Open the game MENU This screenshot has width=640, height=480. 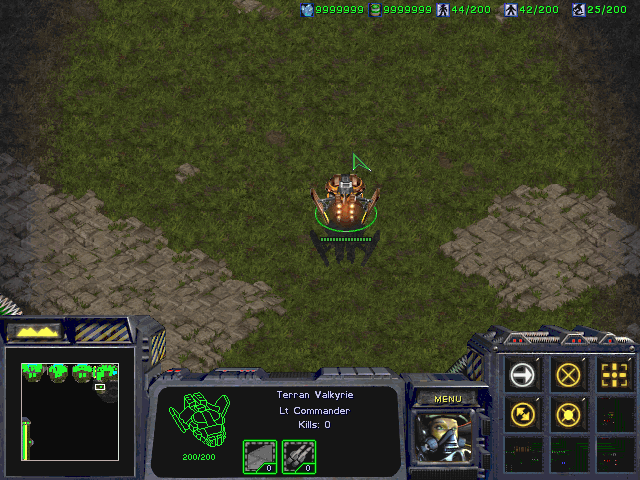click(x=447, y=399)
